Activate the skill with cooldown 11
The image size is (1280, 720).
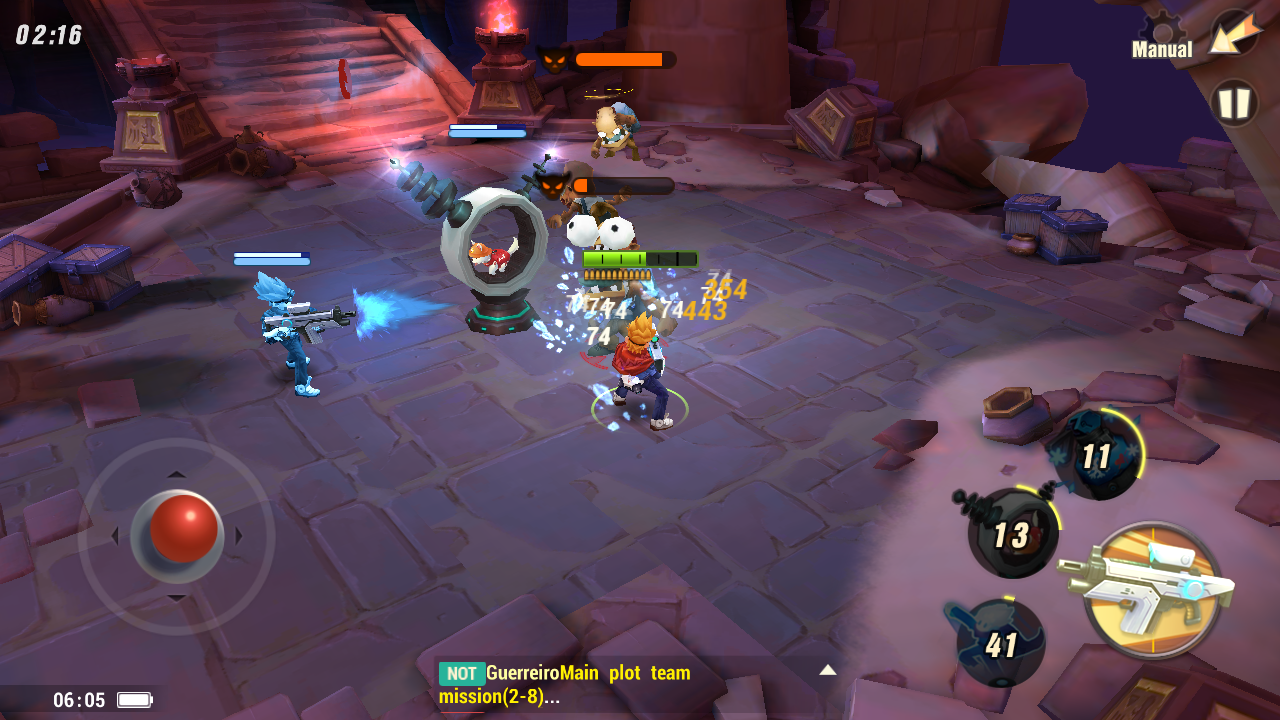tap(1095, 455)
